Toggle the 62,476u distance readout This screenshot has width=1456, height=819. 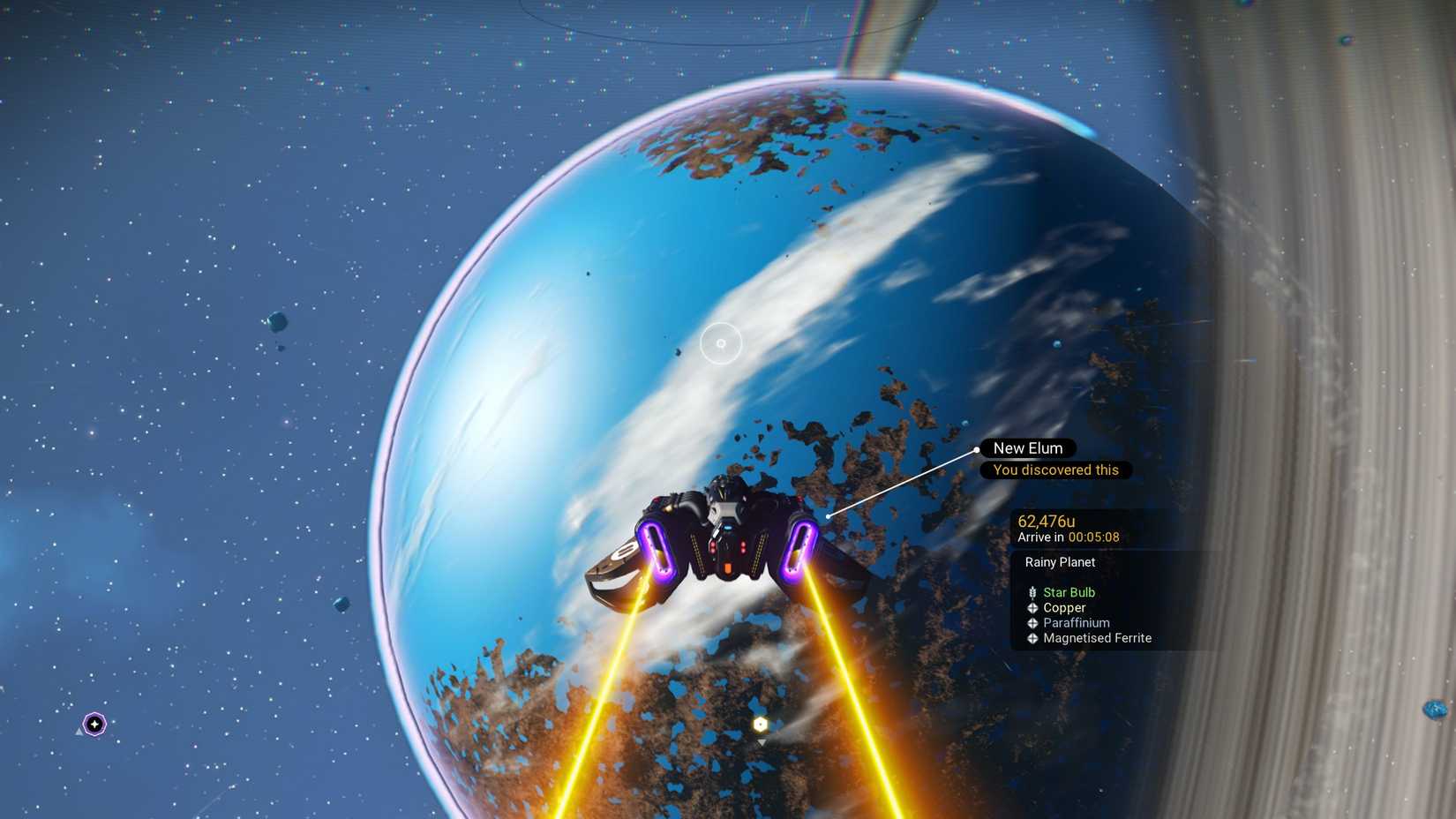click(1046, 521)
